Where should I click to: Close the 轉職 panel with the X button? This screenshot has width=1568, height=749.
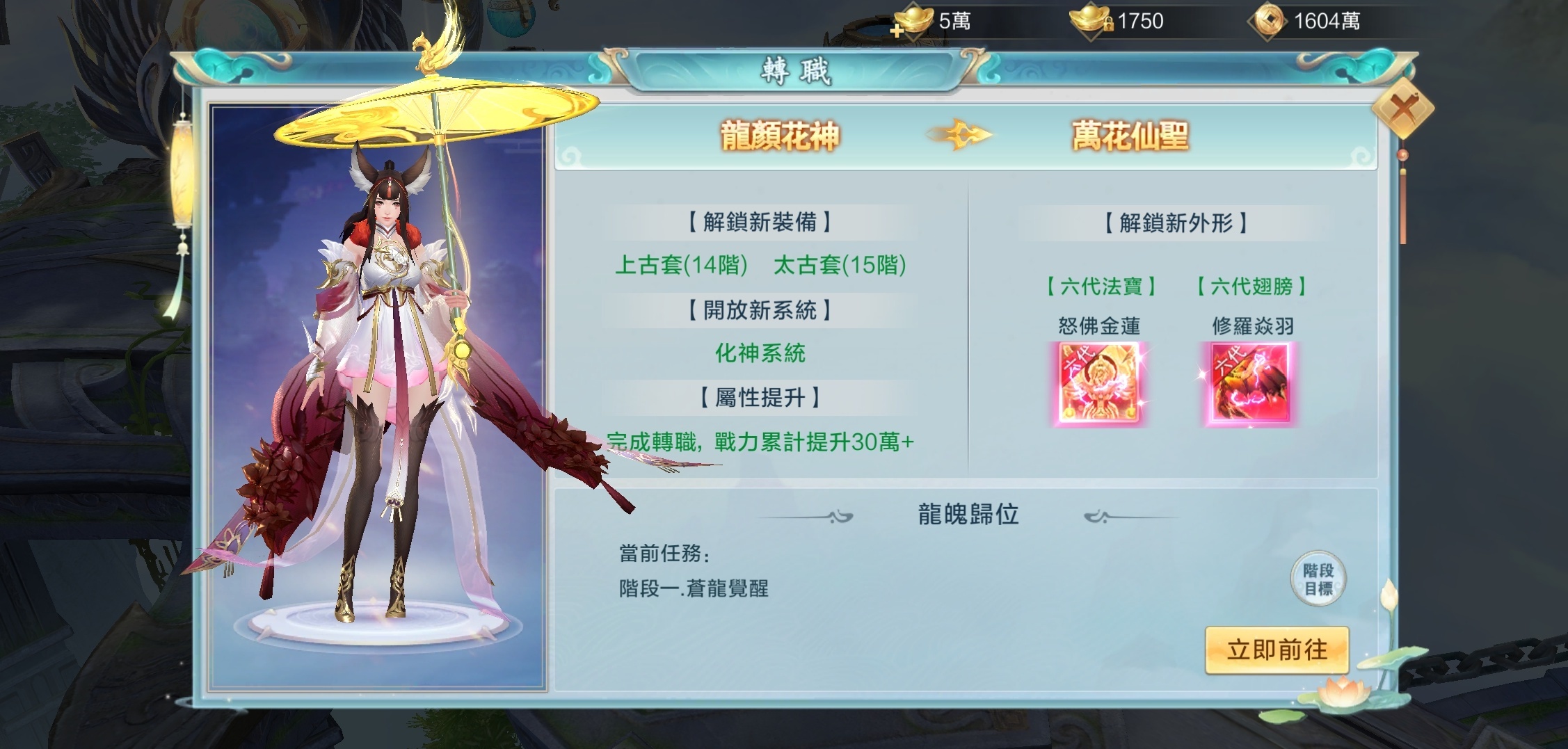coord(1405,107)
